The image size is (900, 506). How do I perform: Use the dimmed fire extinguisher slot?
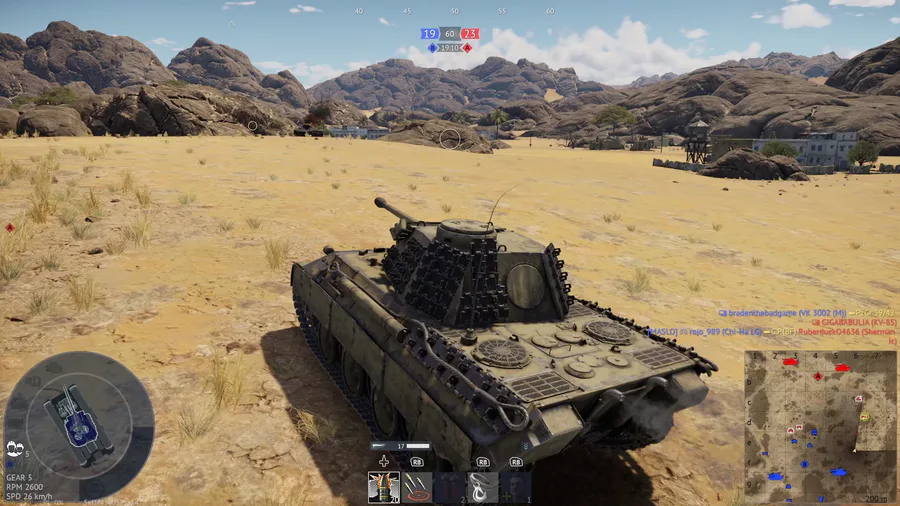(449, 487)
